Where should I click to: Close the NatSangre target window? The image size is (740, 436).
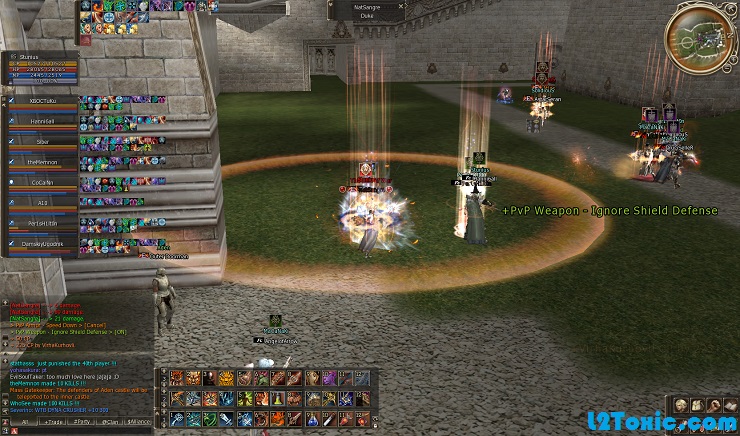click(x=402, y=6)
